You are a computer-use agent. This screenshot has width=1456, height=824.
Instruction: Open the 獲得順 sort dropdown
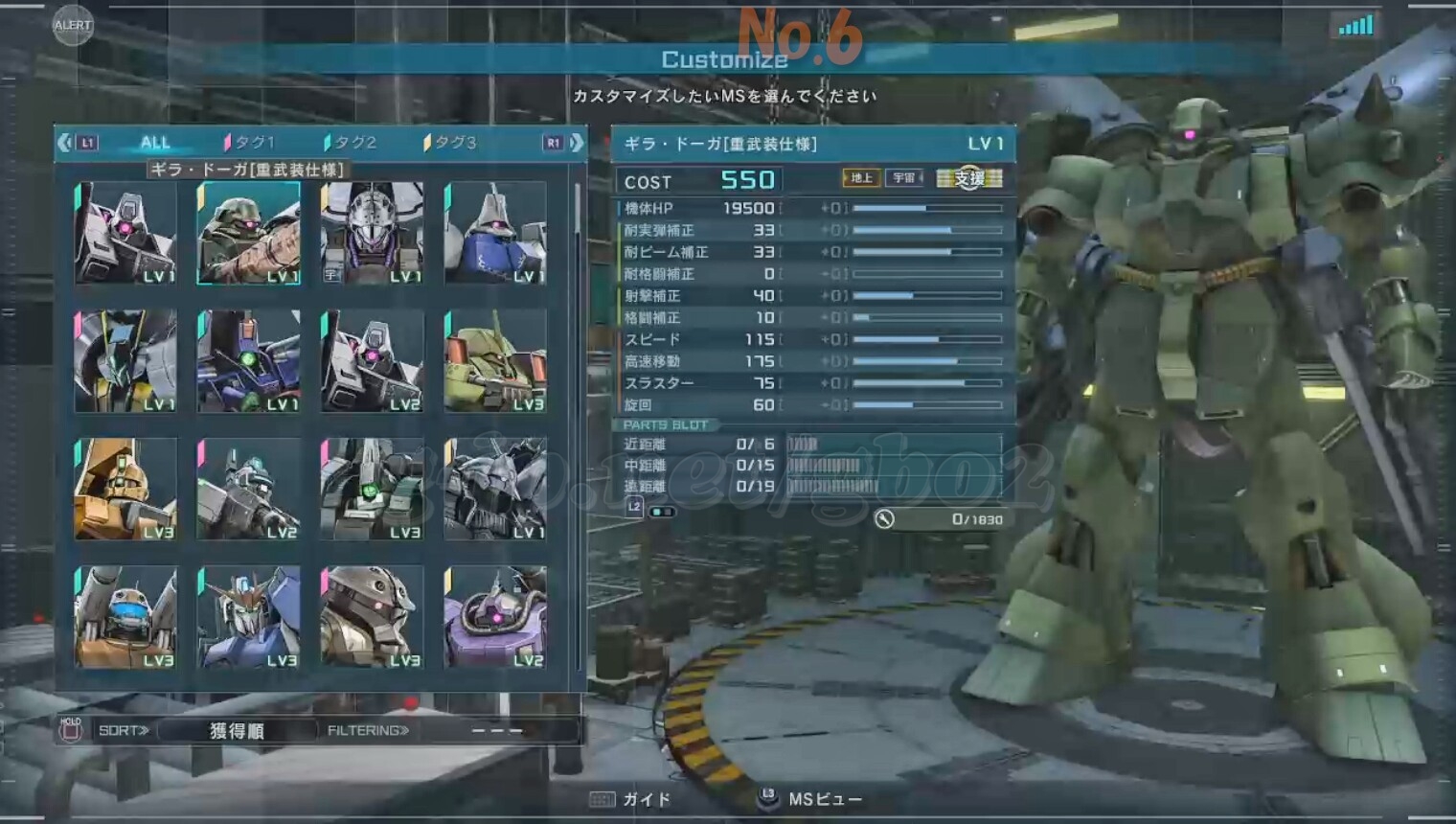pos(237,731)
